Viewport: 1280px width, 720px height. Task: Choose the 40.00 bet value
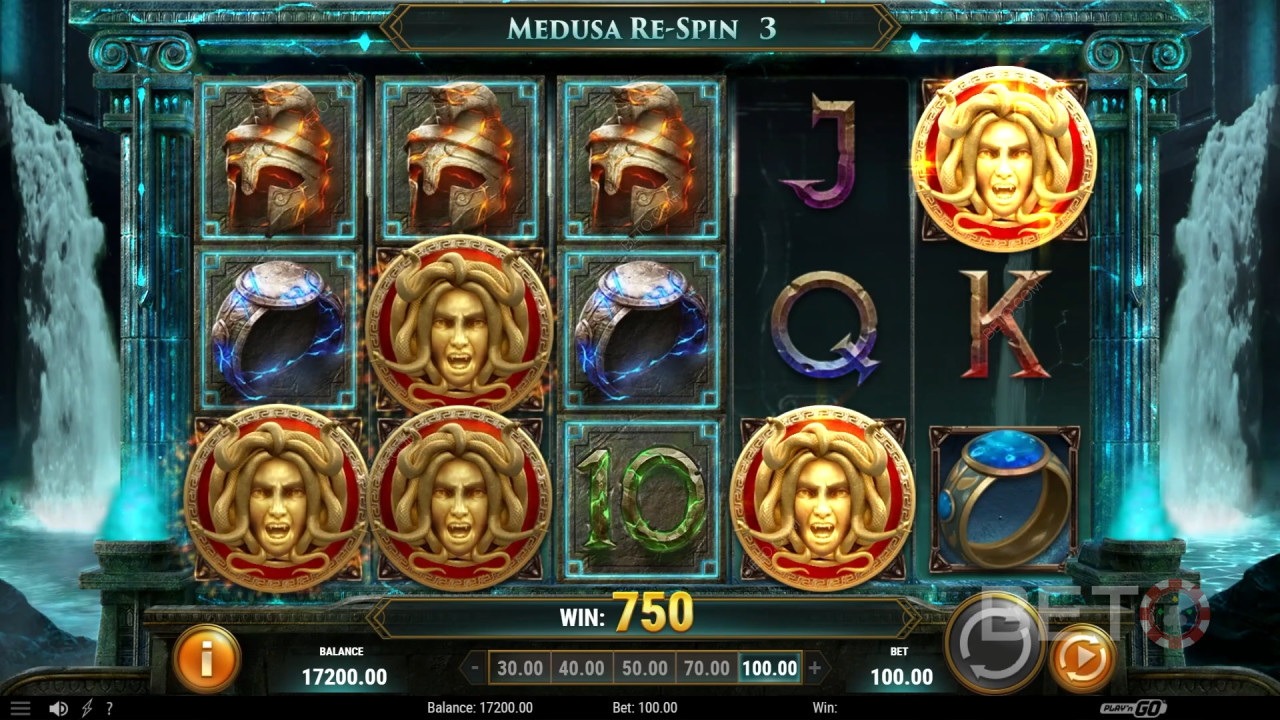[x=581, y=668]
